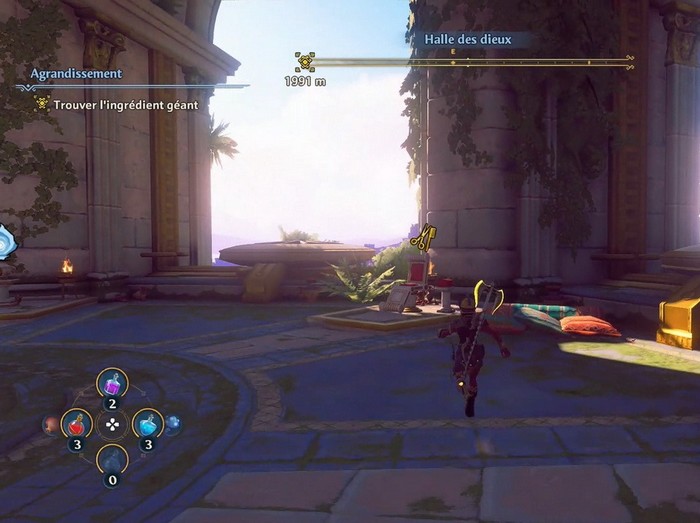Select the blue stamina potion slot

pos(148,424)
